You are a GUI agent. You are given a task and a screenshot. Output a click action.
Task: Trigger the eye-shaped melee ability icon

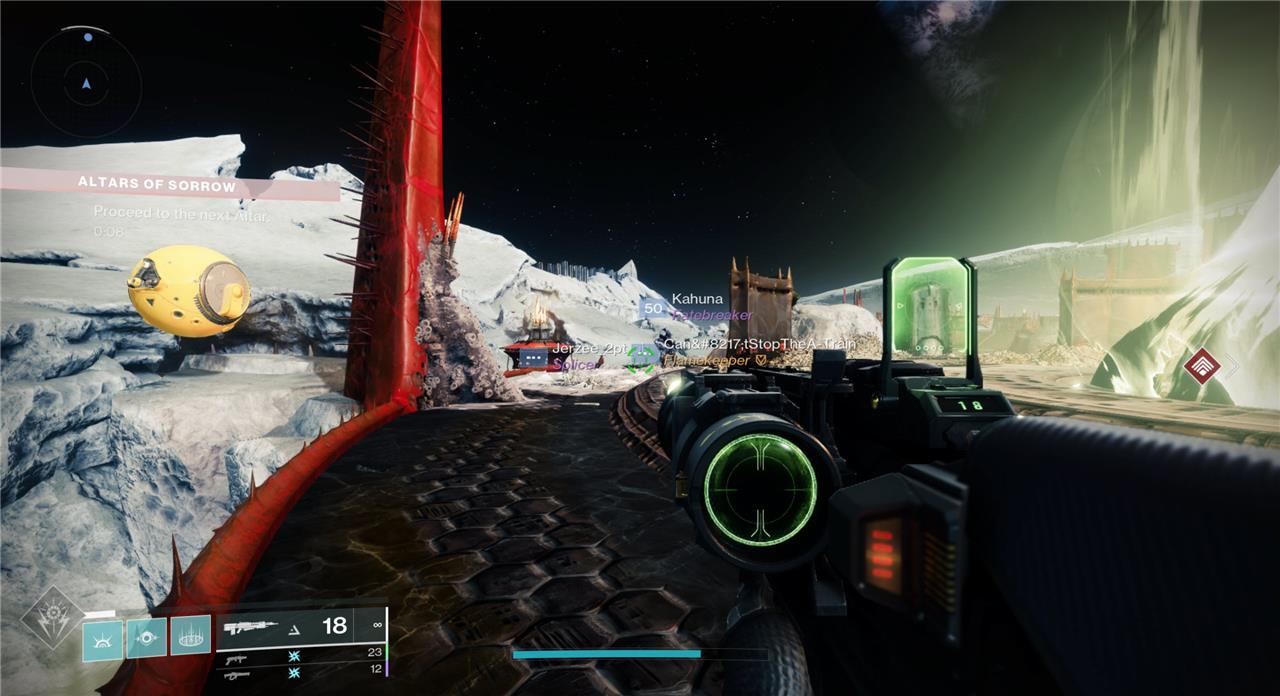pyautogui.click(x=146, y=638)
